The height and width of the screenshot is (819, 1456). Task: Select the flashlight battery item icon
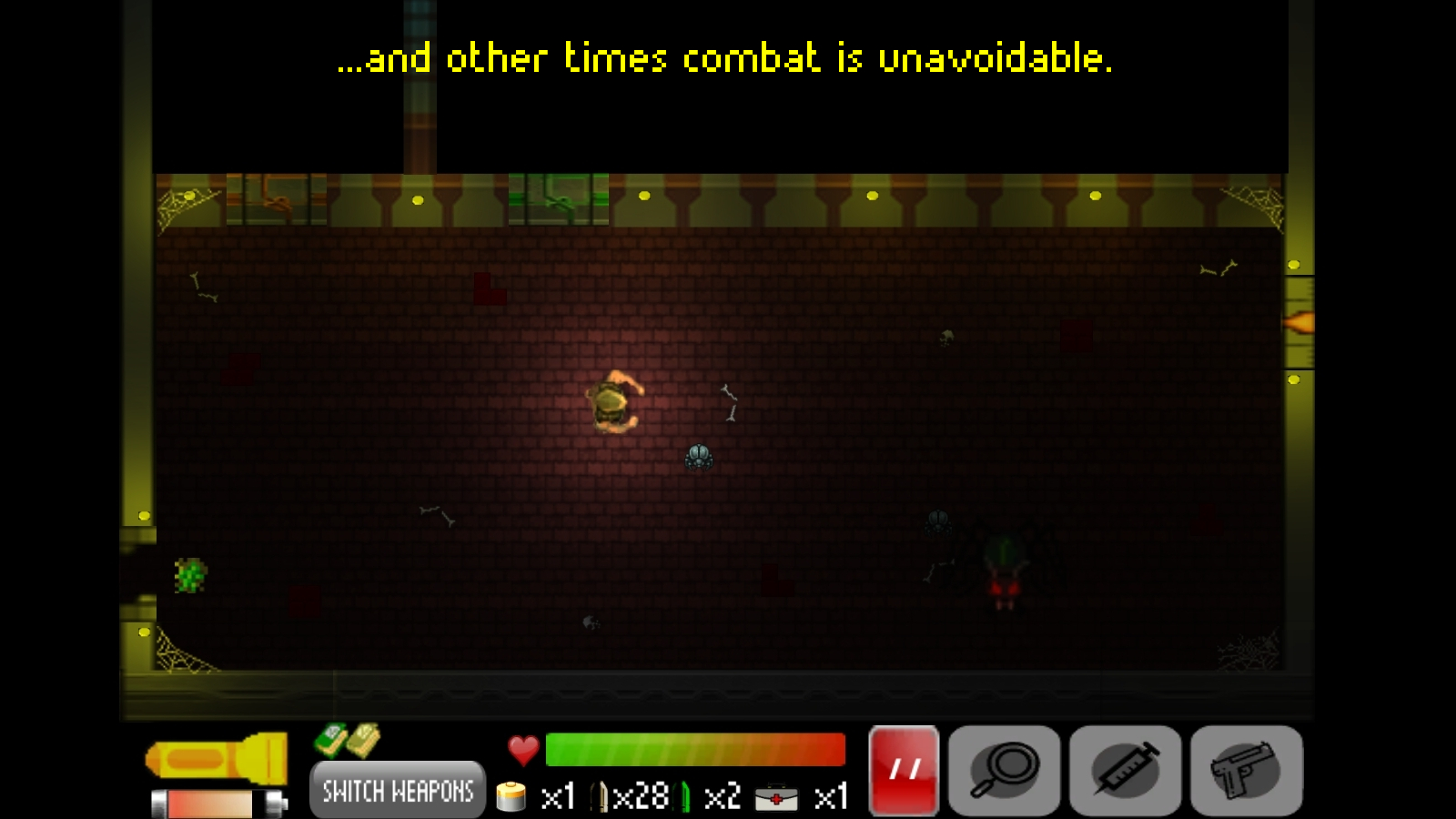(x=511, y=797)
